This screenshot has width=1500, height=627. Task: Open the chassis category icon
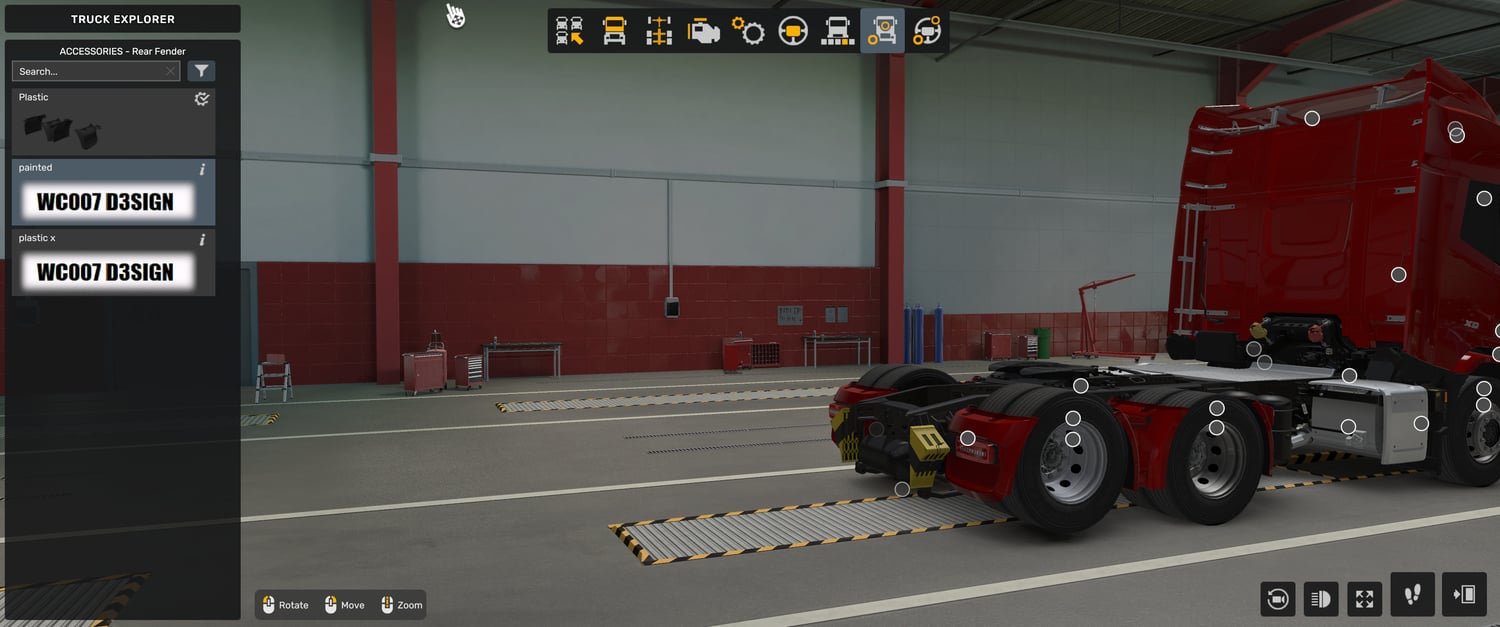[x=659, y=31]
